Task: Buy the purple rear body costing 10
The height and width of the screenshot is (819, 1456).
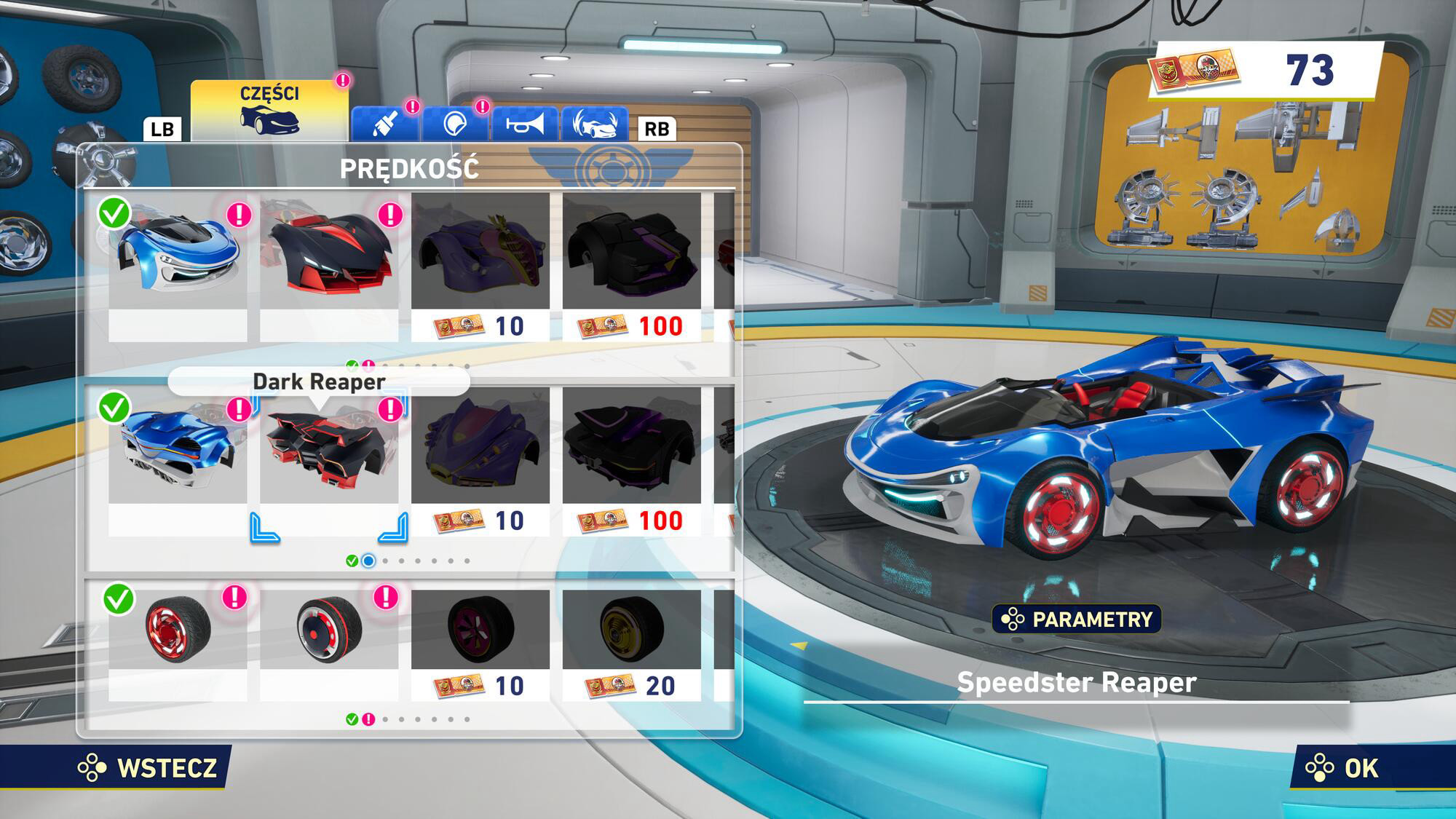Action: click(480, 460)
